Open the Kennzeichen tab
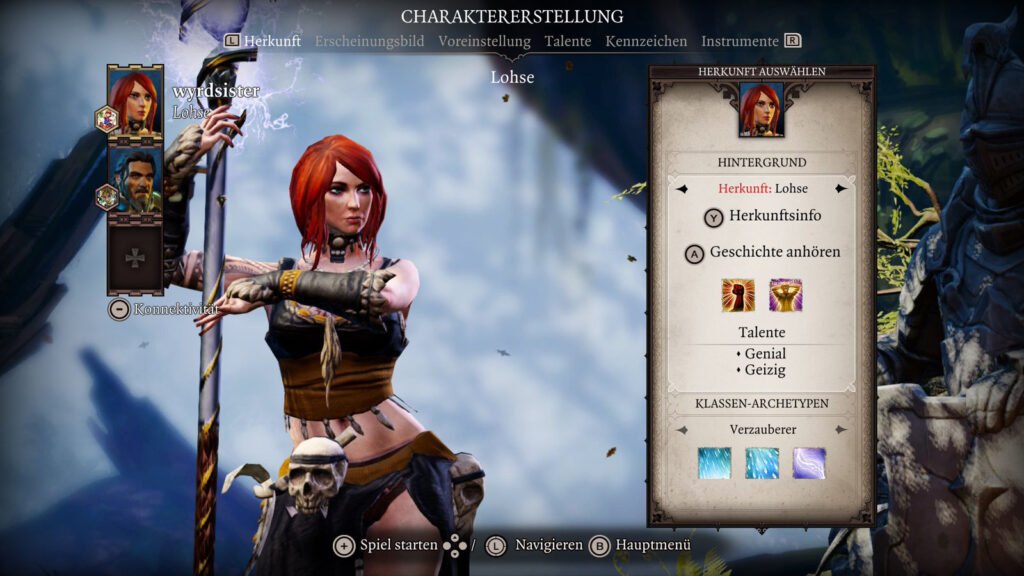1024x576 pixels. [645, 41]
